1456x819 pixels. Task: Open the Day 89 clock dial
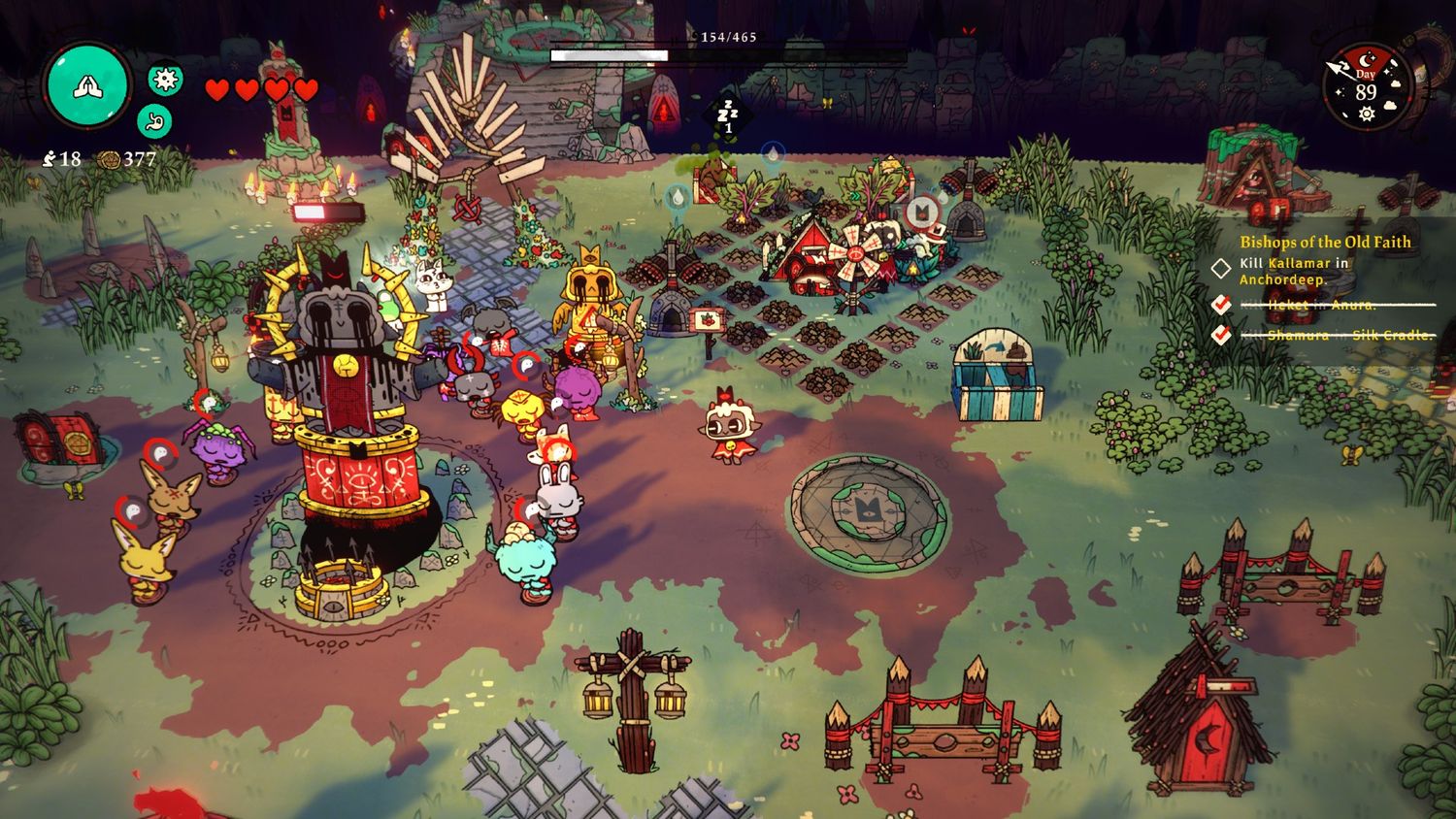[1366, 86]
